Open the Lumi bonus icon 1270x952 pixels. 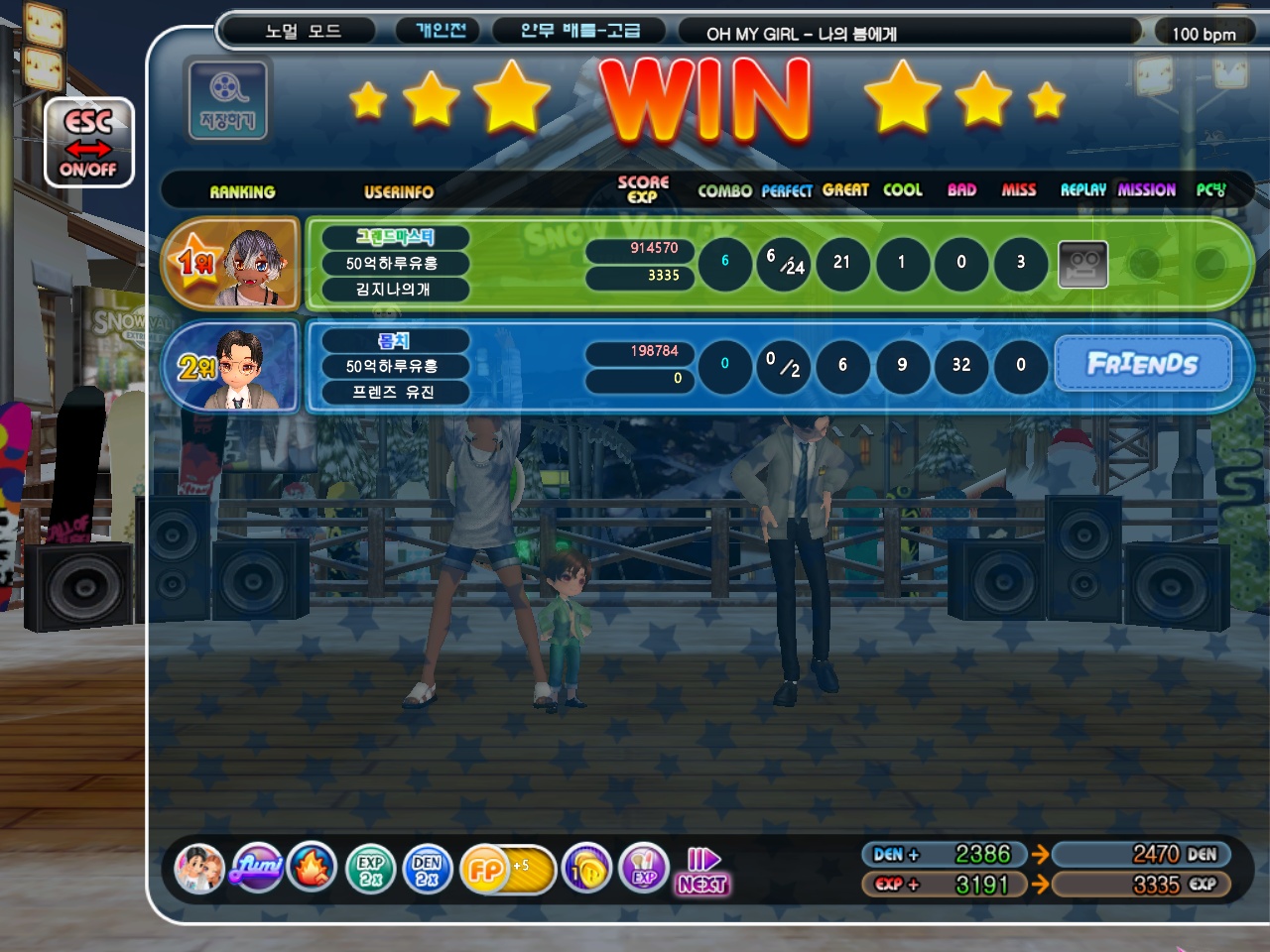(x=257, y=870)
